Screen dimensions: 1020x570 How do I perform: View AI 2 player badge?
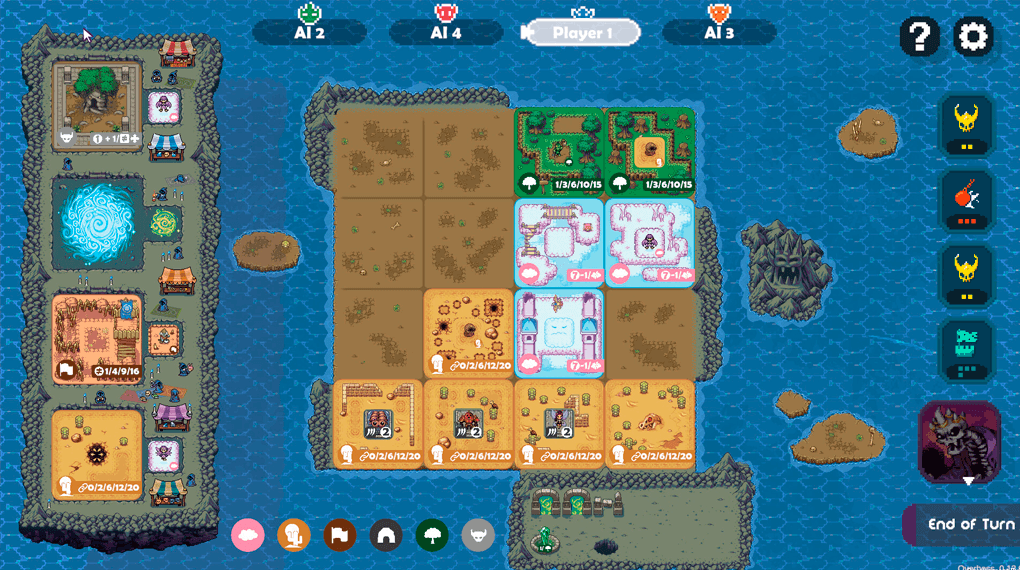tap(309, 32)
